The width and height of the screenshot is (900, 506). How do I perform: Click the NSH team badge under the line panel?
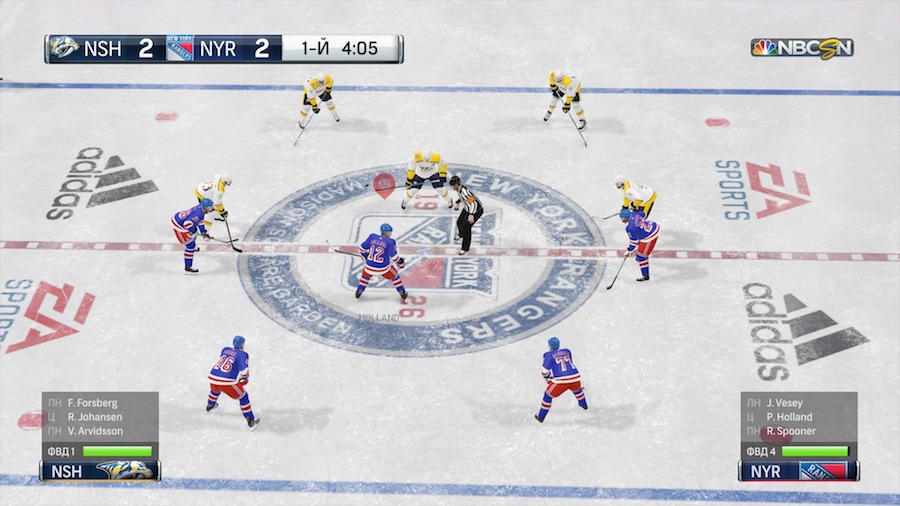click(100, 470)
